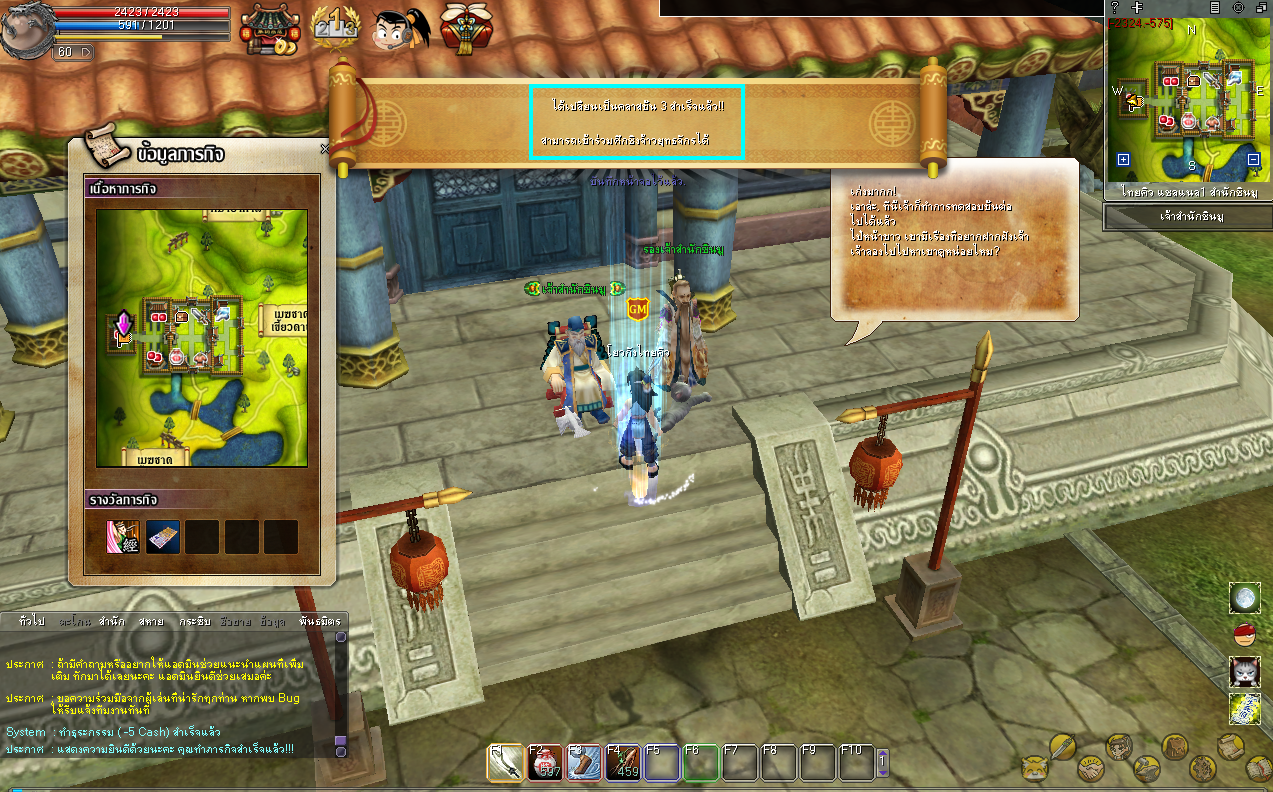1273x792 pixels.
Task: Select the F1 sword skill slot
Action: tap(505, 763)
